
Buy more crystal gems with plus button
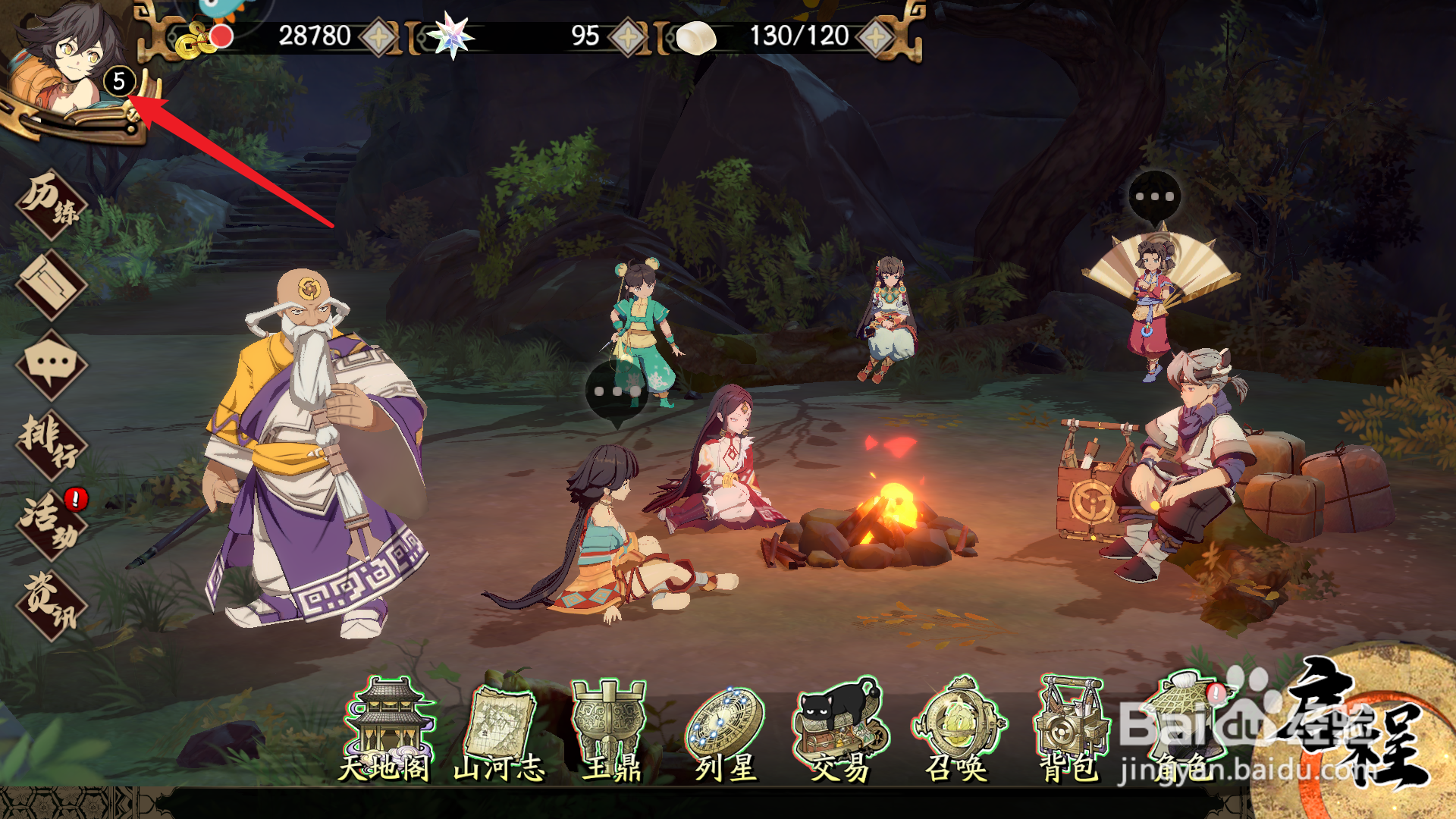628,36
